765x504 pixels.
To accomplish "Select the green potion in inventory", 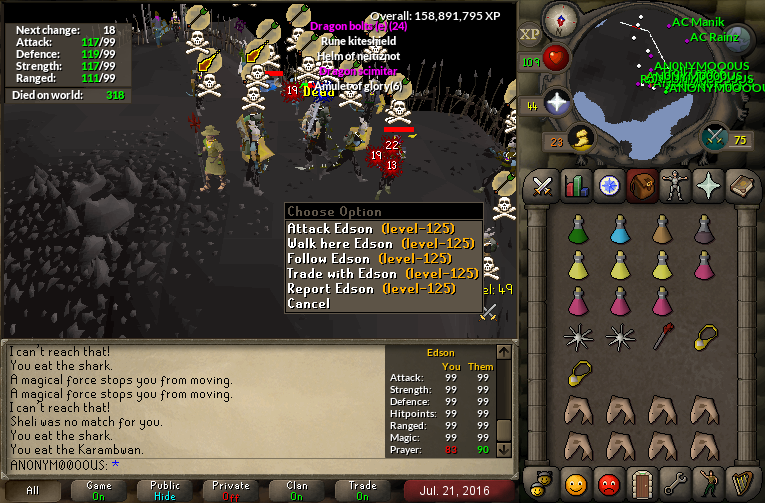I will click(x=577, y=231).
